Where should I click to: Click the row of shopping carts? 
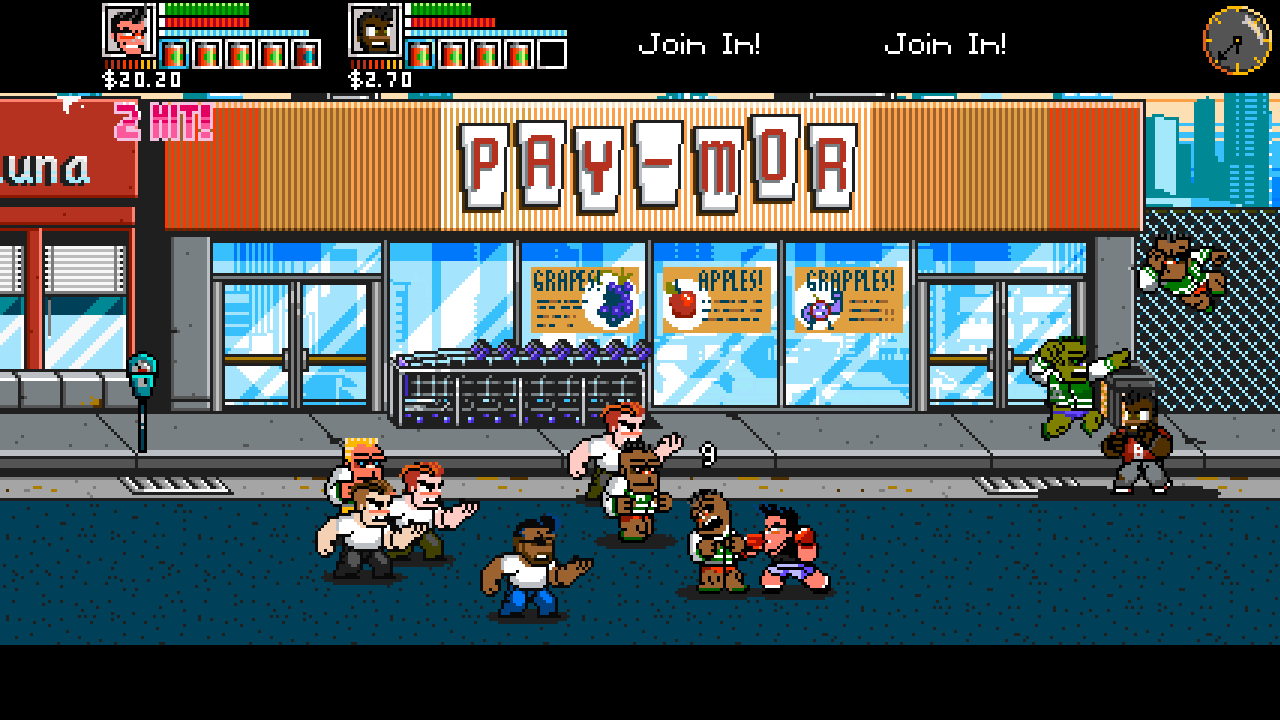520,385
